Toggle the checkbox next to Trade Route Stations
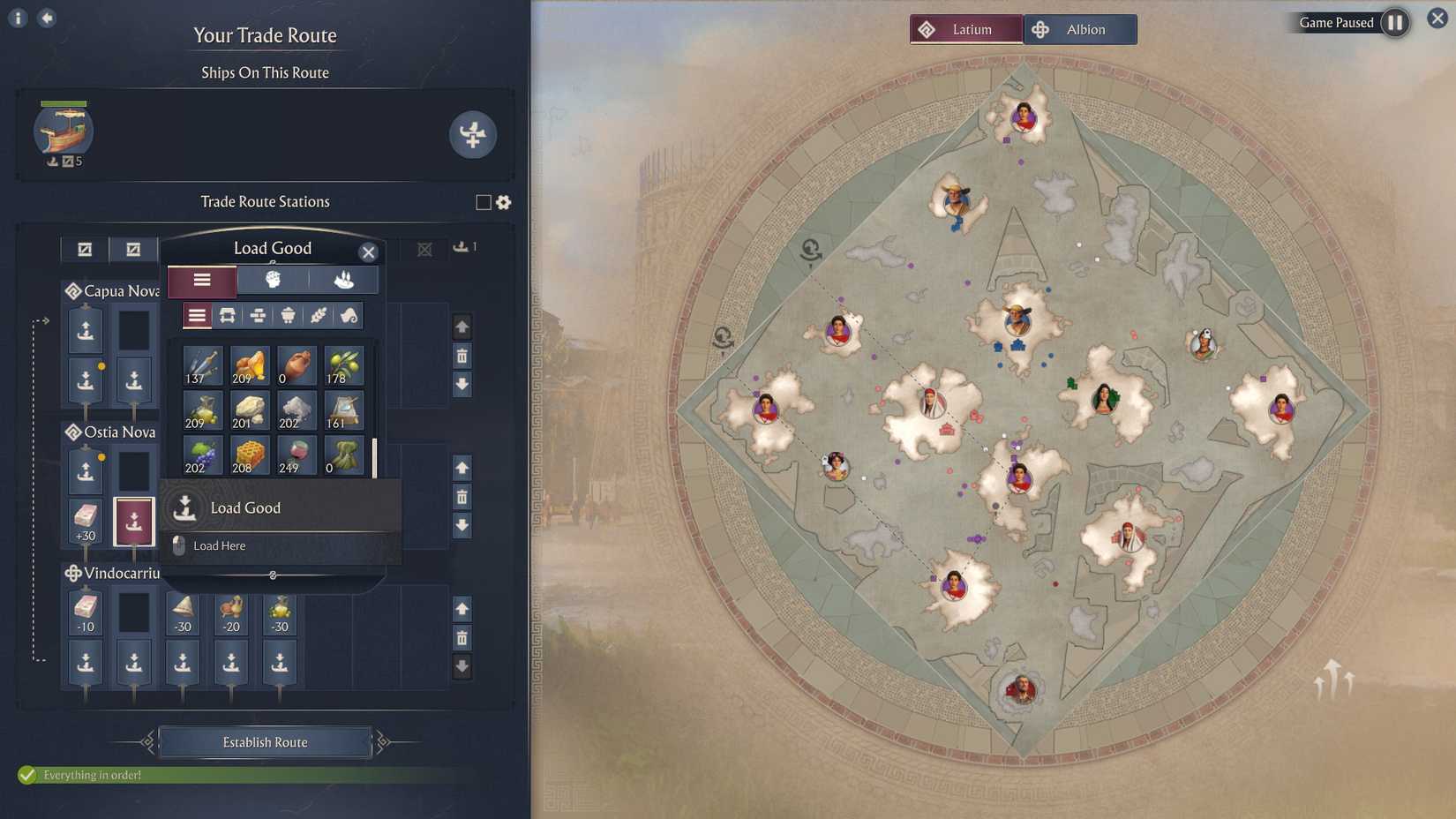 tap(481, 202)
